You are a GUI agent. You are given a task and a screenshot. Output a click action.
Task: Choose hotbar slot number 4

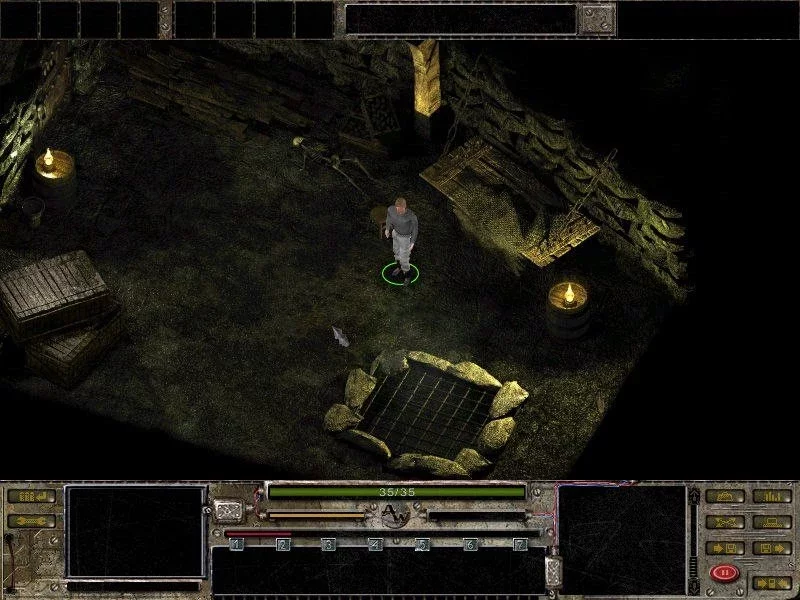[376, 544]
